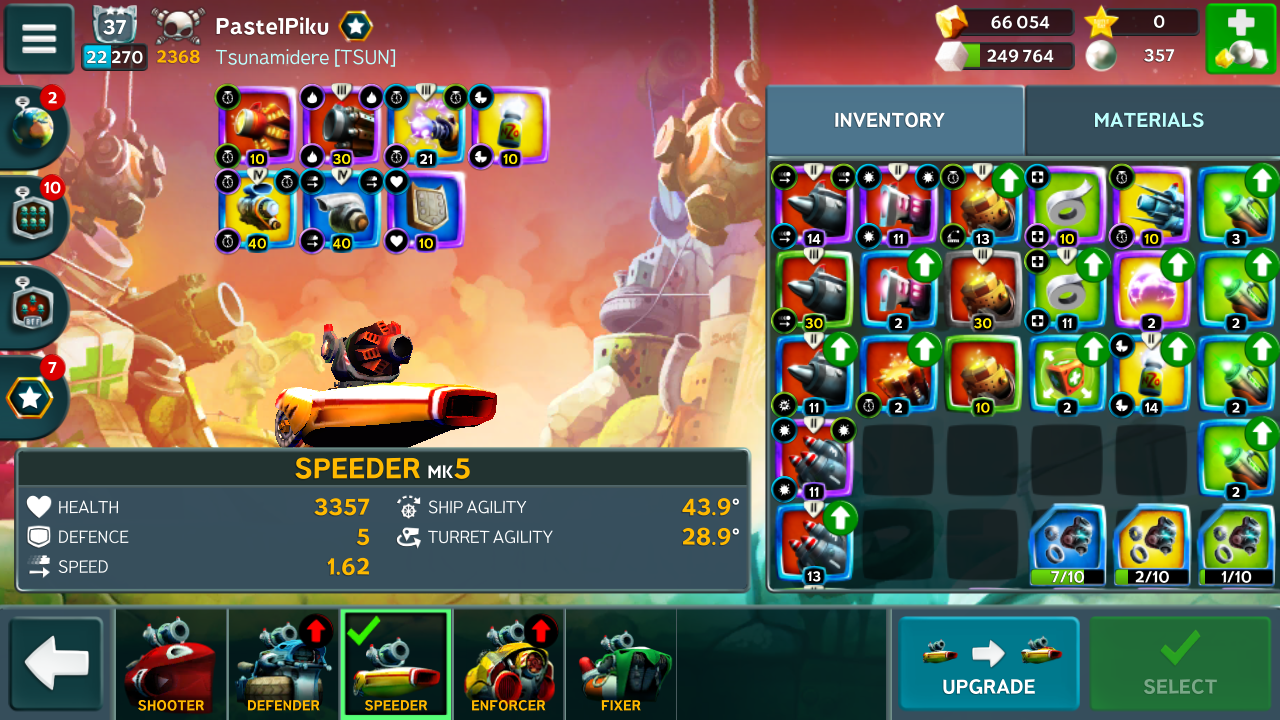
Task: Select the yellow parts pack showing 2/10
Action: tap(1152, 546)
